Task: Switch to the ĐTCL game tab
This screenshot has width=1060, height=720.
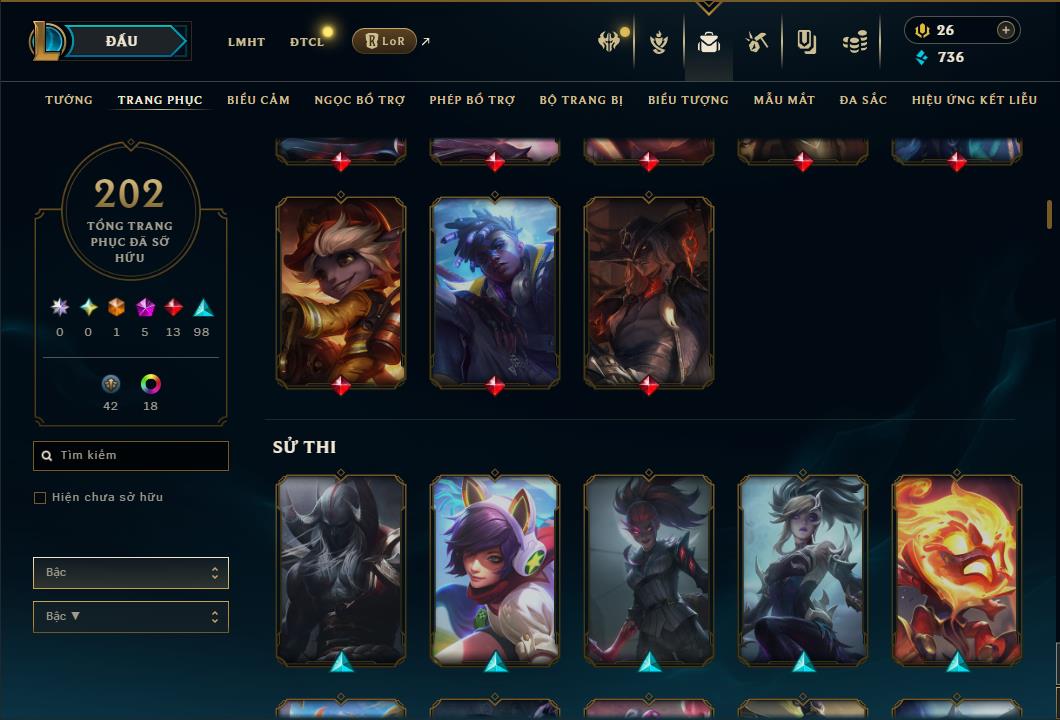Action: pyautogui.click(x=307, y=42)
